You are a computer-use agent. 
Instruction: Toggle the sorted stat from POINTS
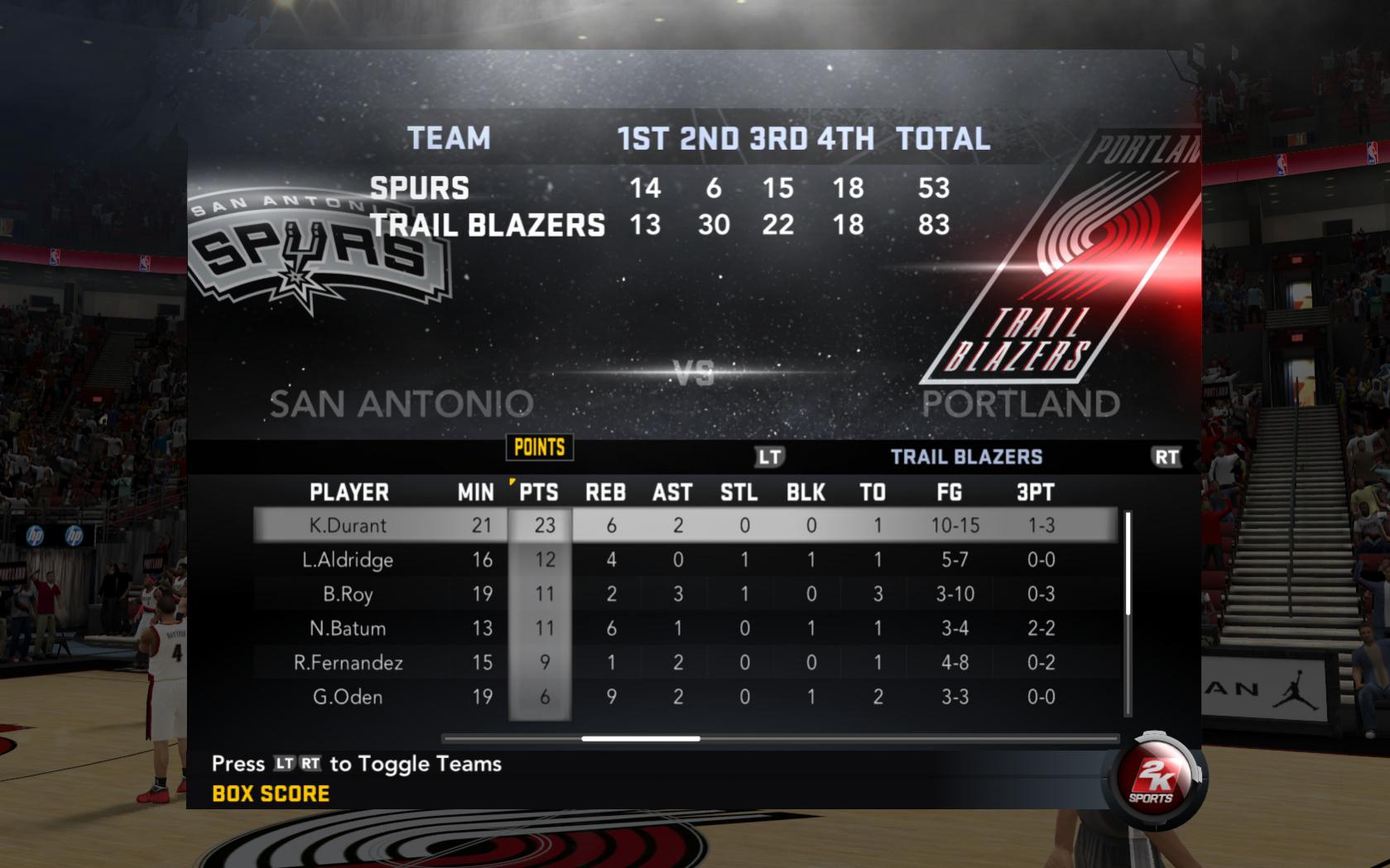[539, 447]
